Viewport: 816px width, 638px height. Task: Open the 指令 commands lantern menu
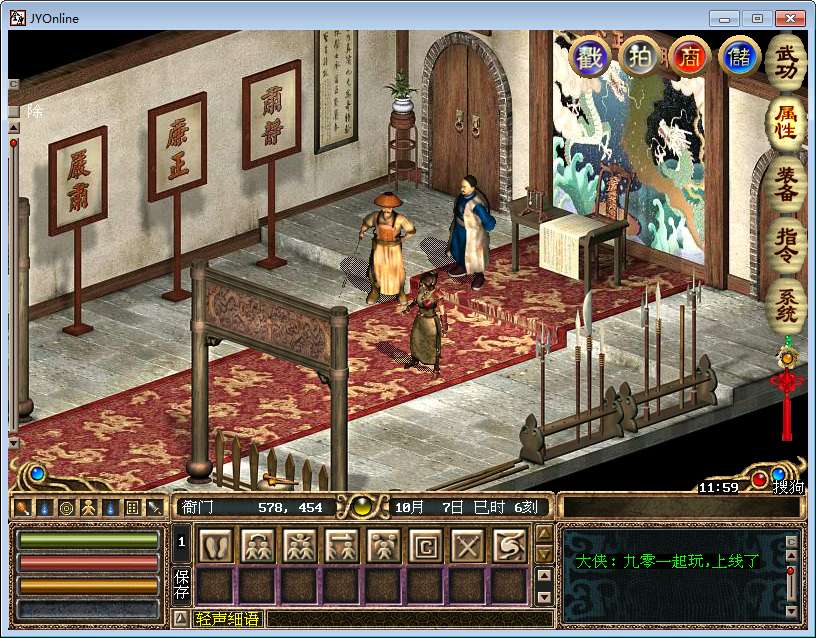787,245
